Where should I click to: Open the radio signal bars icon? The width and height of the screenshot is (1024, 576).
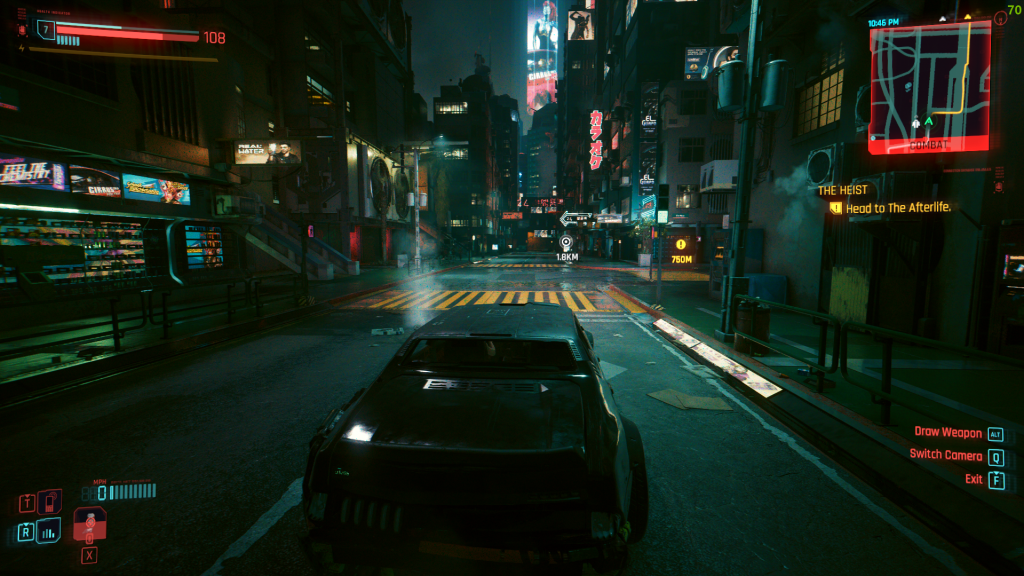pyautogui.click(x=48, y=531)
